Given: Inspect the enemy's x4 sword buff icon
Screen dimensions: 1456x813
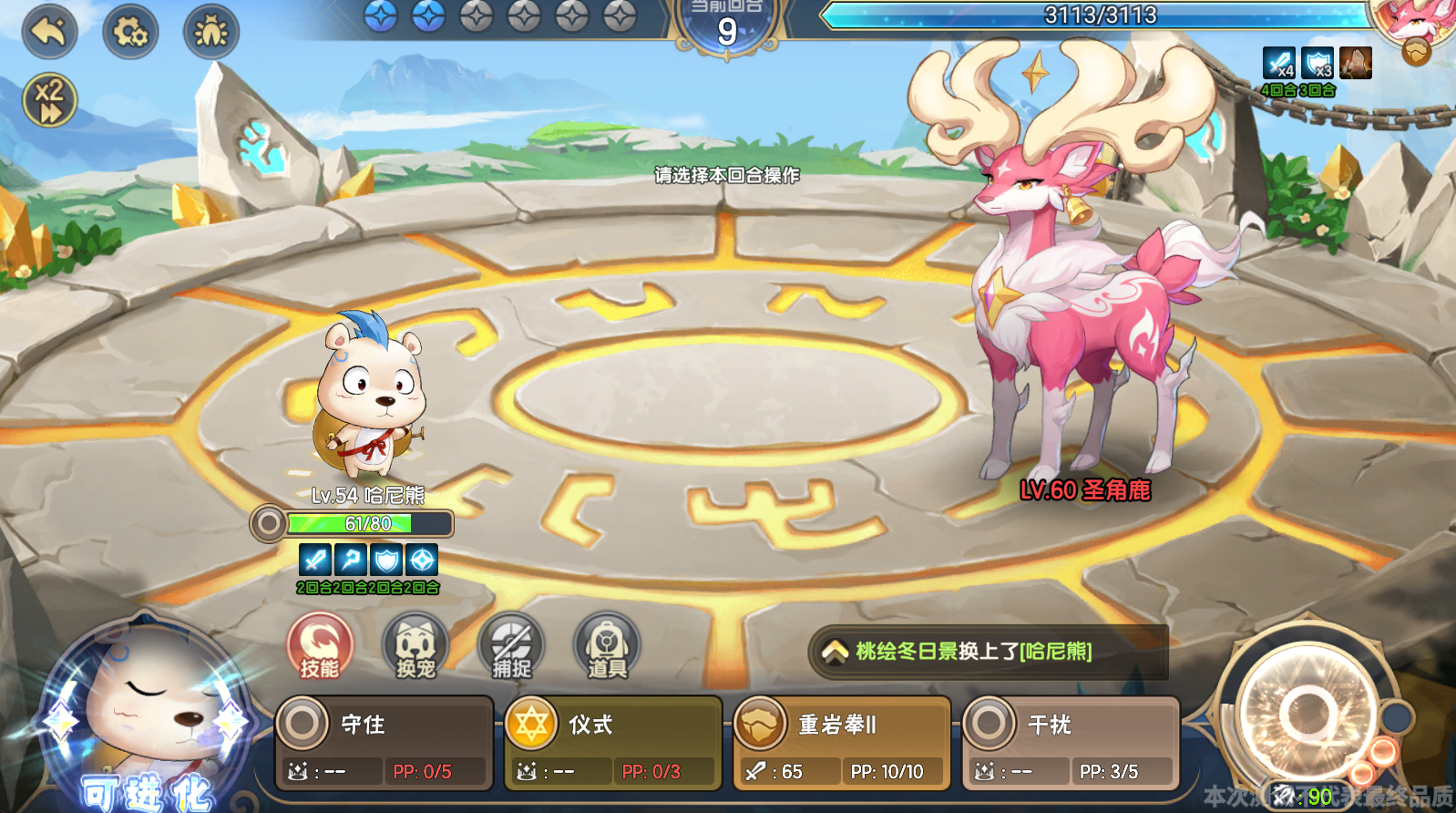Looking at the screenshot, I should (1278, 66).
